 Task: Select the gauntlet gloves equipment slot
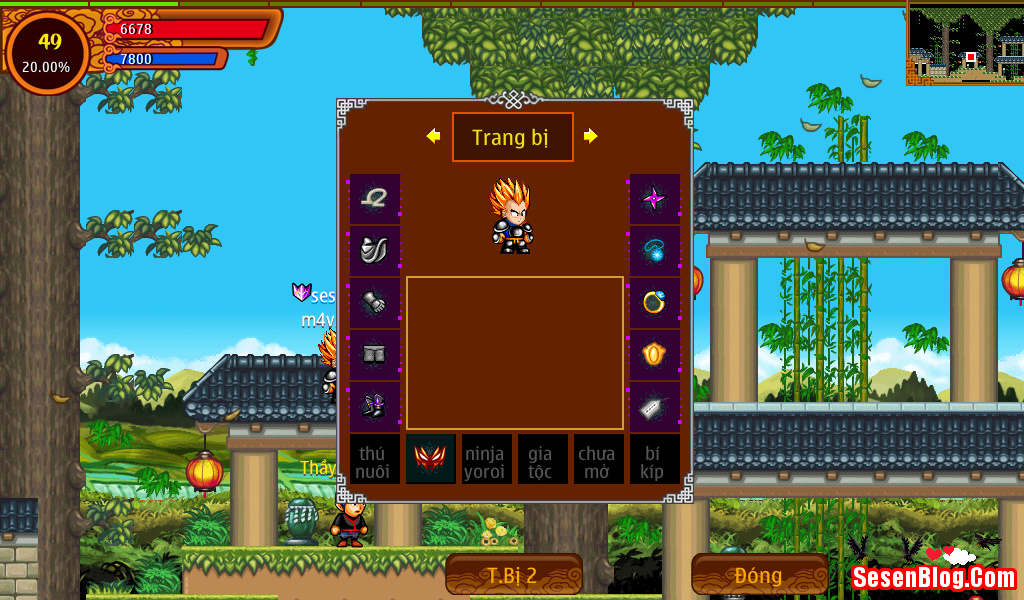point(375,302)
